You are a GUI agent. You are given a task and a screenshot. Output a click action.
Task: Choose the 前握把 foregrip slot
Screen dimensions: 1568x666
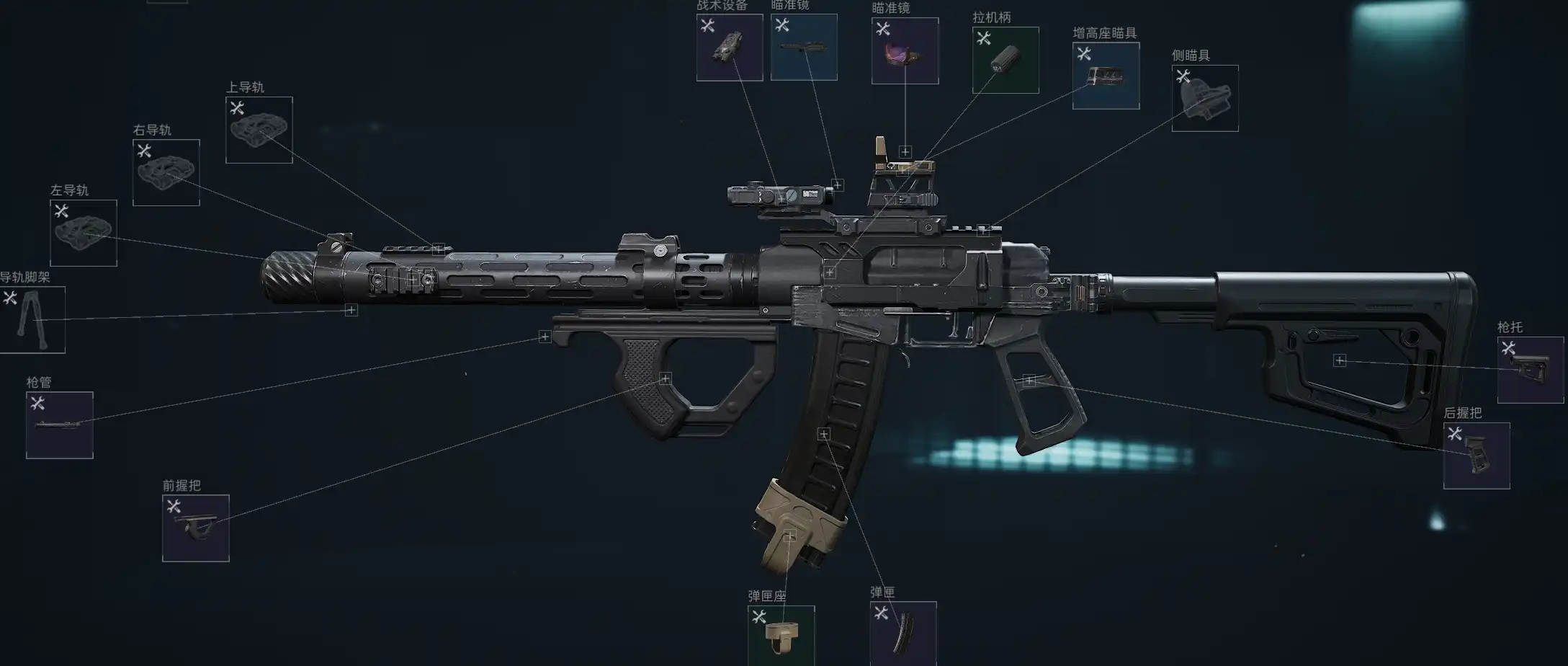click(195, 528)
